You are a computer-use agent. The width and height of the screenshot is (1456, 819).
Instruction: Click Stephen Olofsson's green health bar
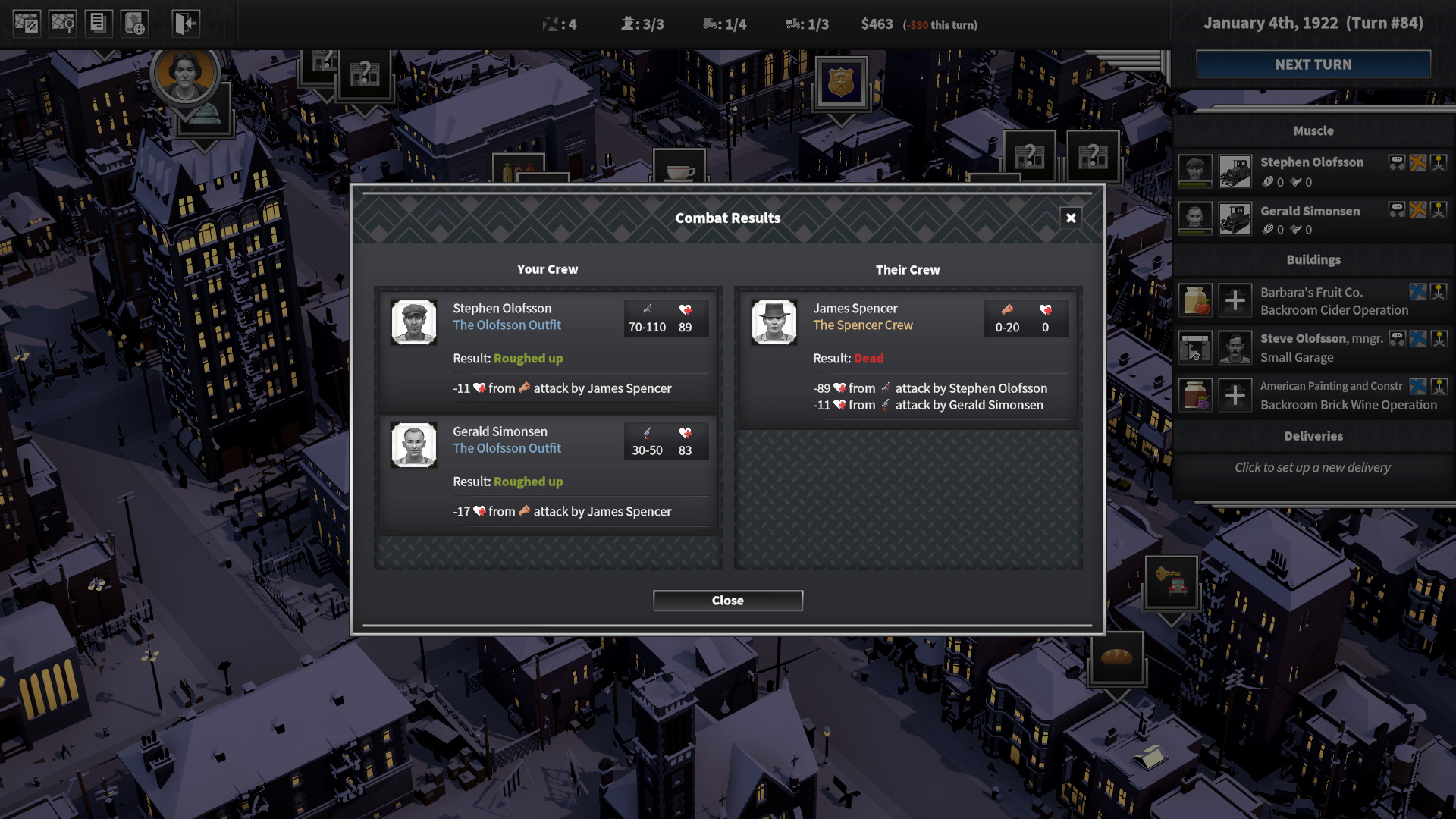click(x=1195, y=184)
